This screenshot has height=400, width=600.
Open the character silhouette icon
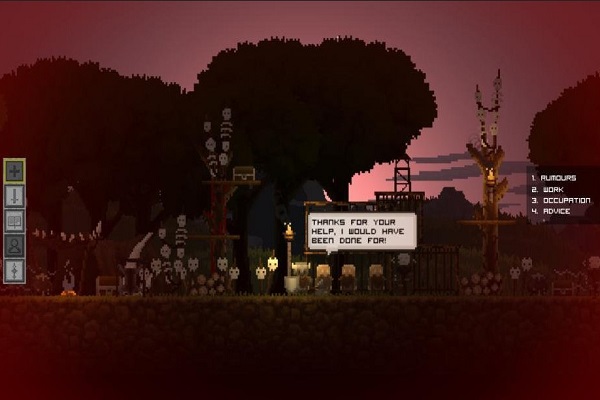point(15,246)
